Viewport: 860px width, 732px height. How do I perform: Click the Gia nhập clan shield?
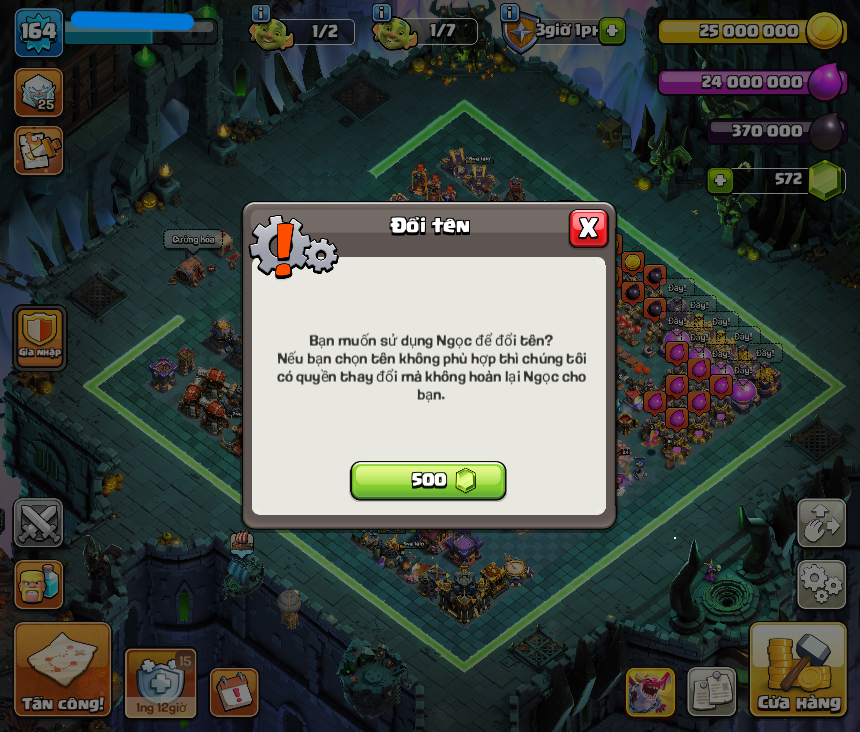point(40,337)
